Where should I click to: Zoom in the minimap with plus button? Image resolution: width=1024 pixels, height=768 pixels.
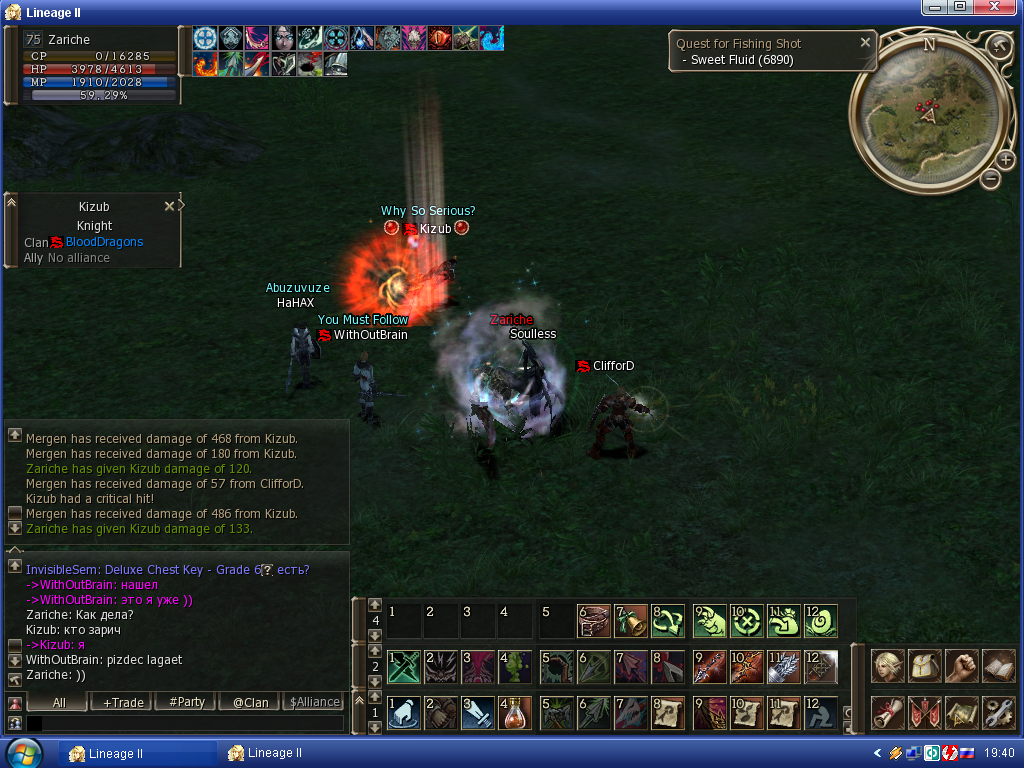click(x=1005, y=160)
